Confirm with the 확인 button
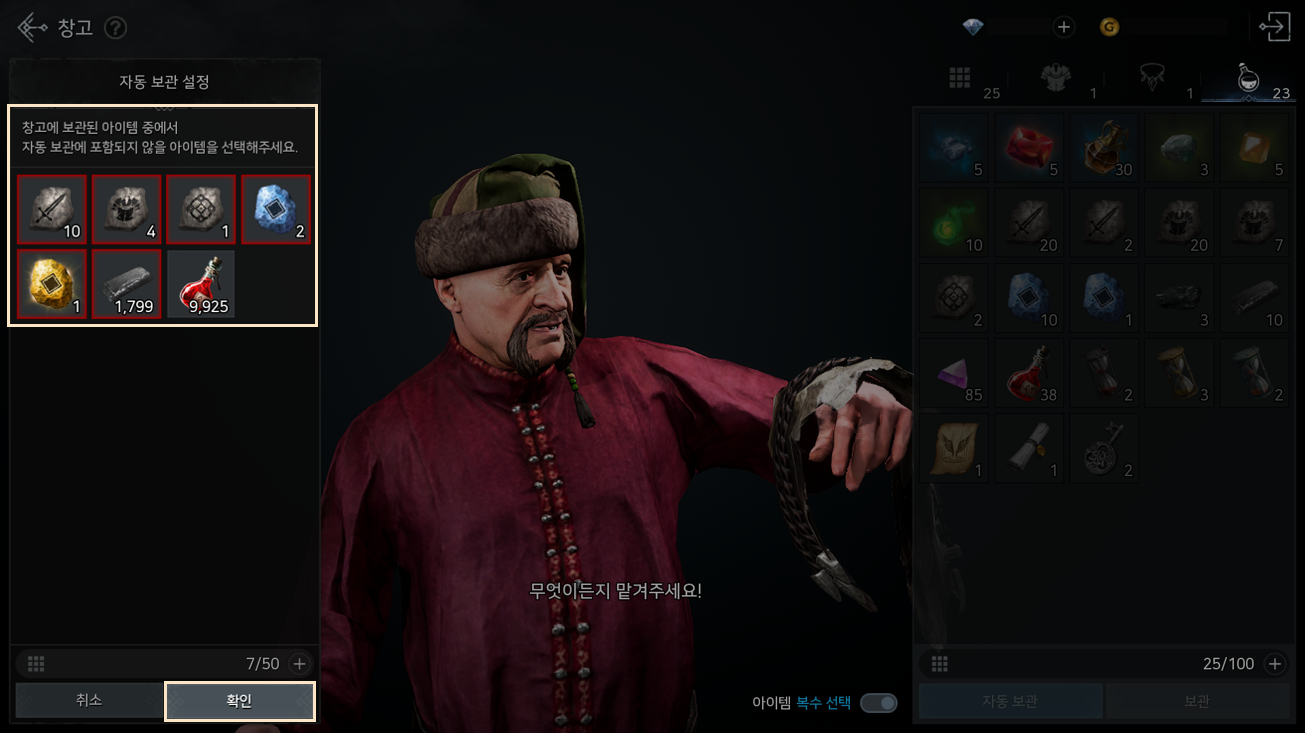Screen dimensions: 1305x733 pos(240,701)
